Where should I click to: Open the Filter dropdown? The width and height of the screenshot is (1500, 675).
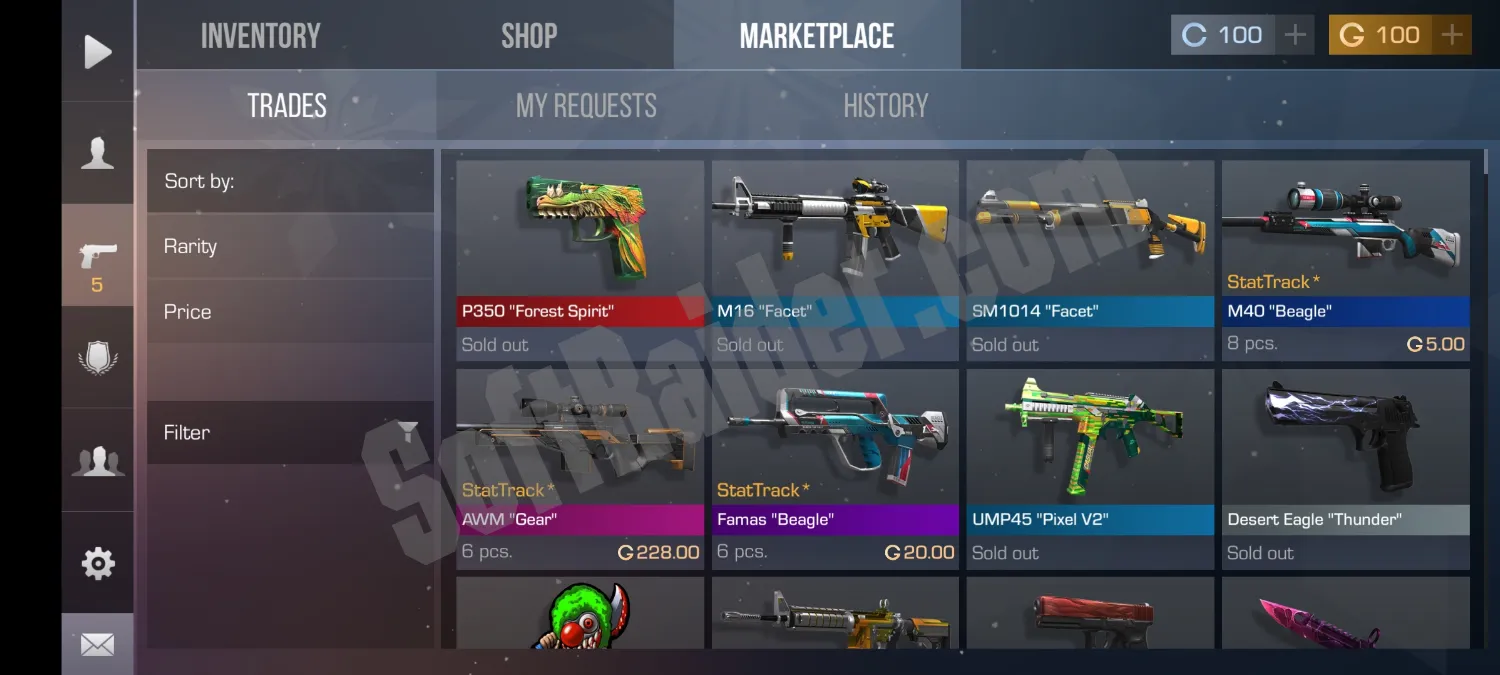pyautogui.click(x=290, y=433)
